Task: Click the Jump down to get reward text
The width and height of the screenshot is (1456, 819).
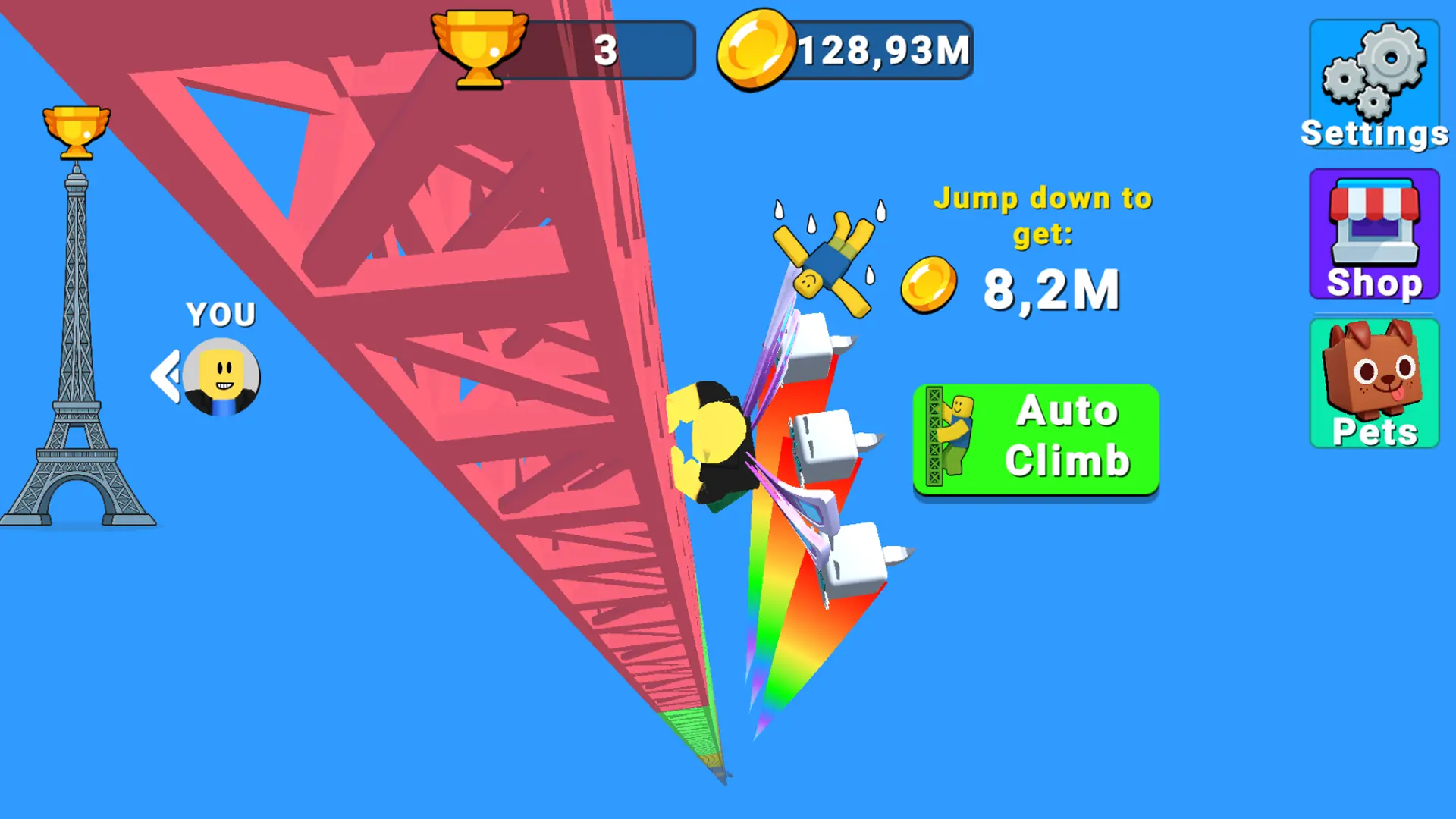Action: click(x=1043, y=216)
